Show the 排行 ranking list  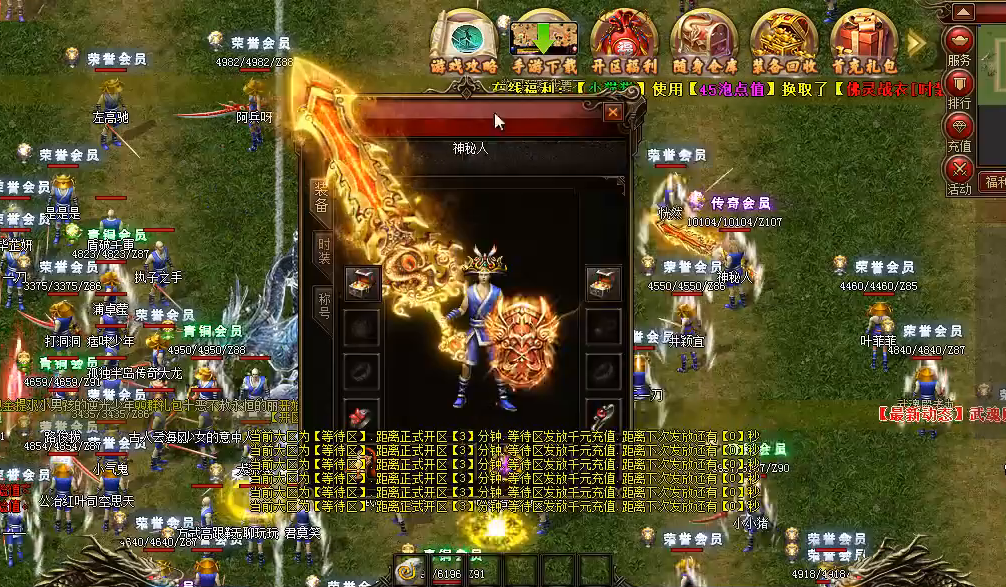pyautogui.click(x=960, y=88)
